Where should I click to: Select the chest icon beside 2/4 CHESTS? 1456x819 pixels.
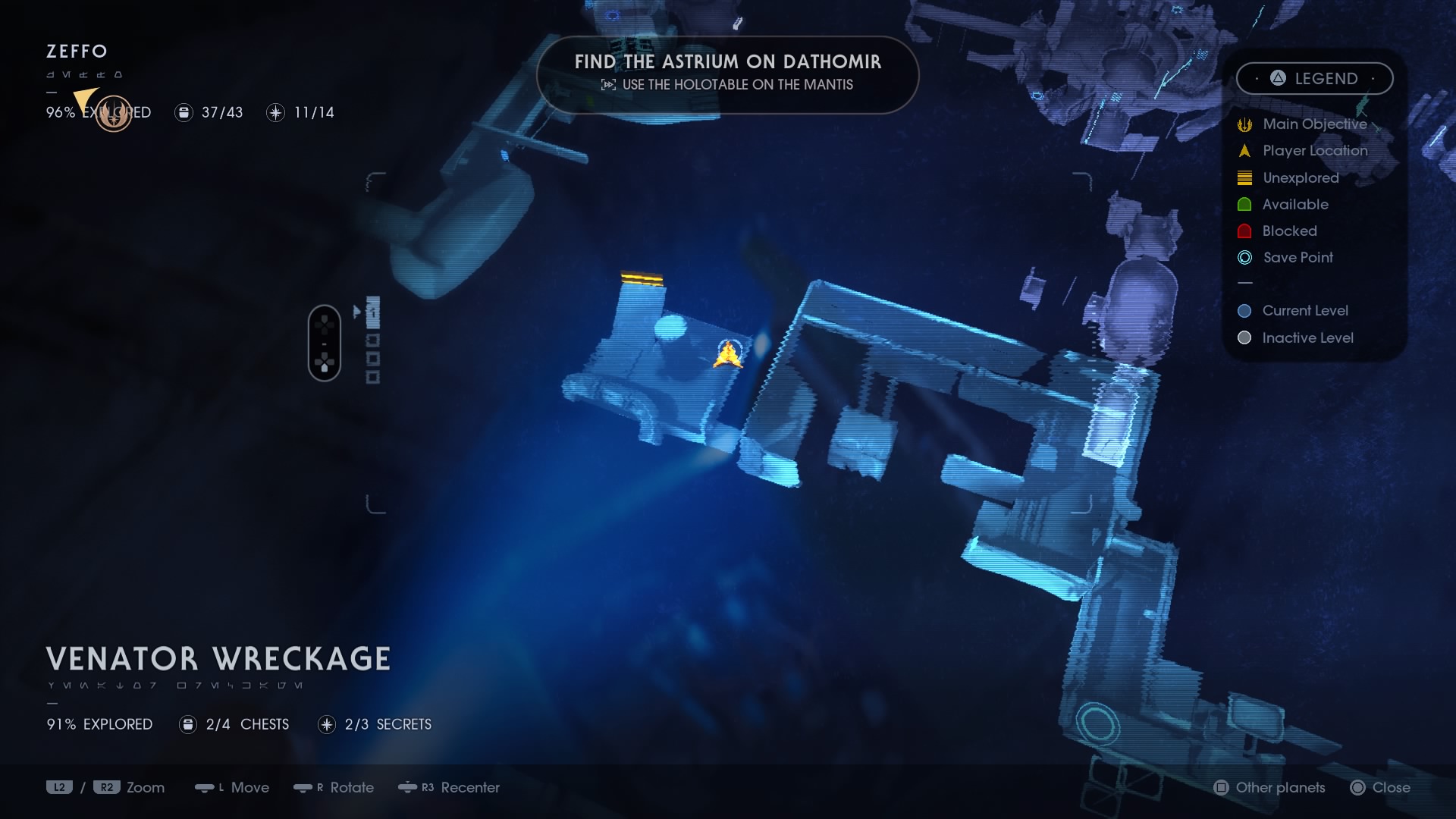click(x=187, y=724)
